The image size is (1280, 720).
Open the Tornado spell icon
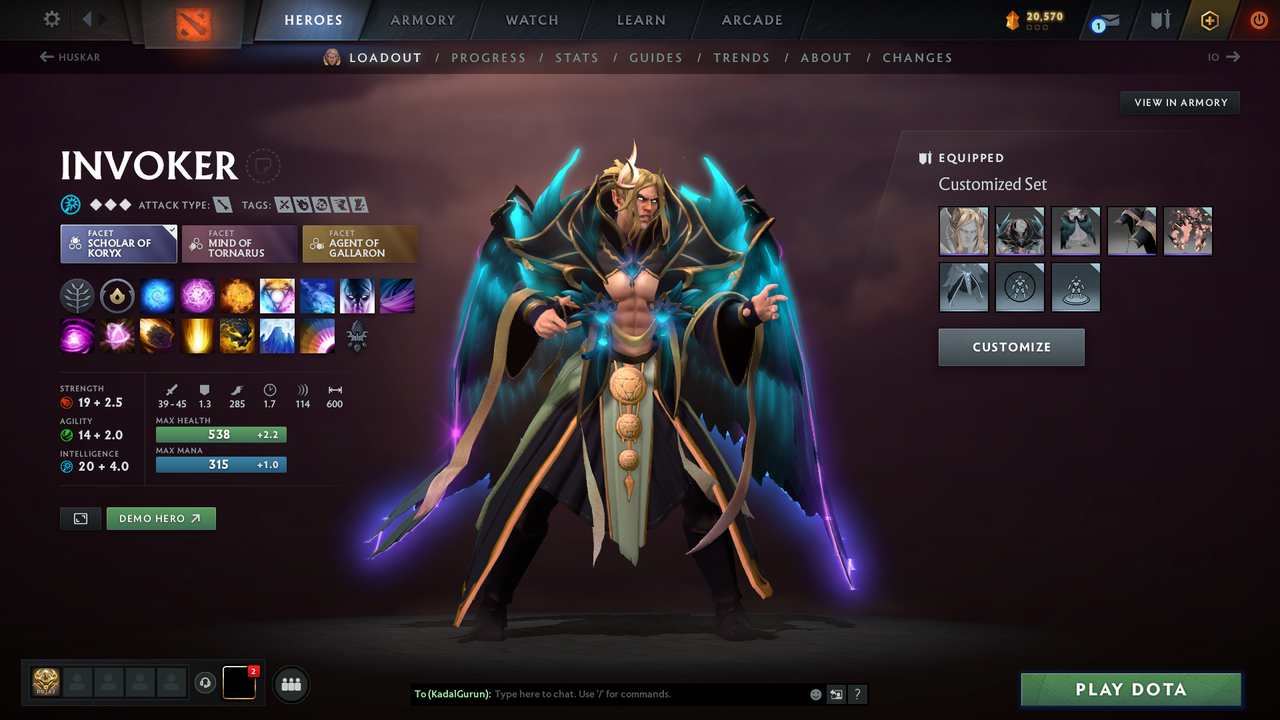click(x=77, y=335)
